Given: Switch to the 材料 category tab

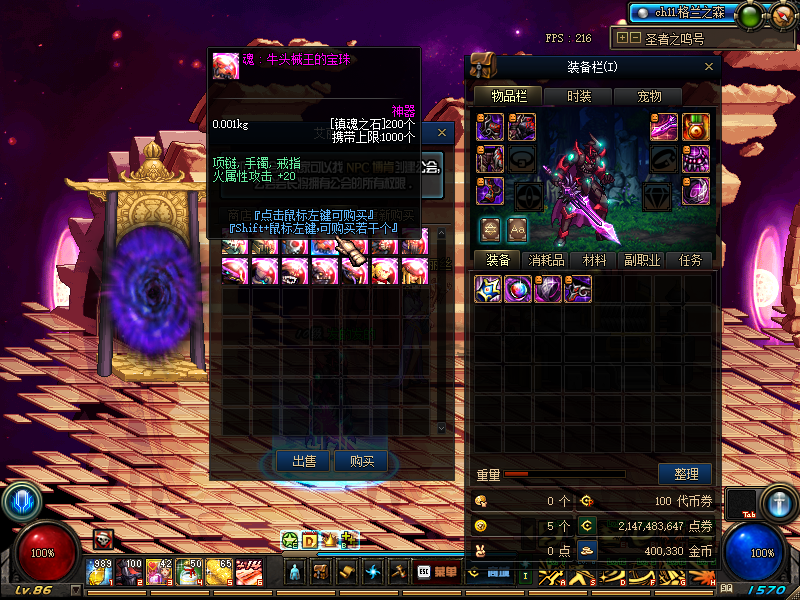Looking at the screenshot, I should click(x=594, y=260).
